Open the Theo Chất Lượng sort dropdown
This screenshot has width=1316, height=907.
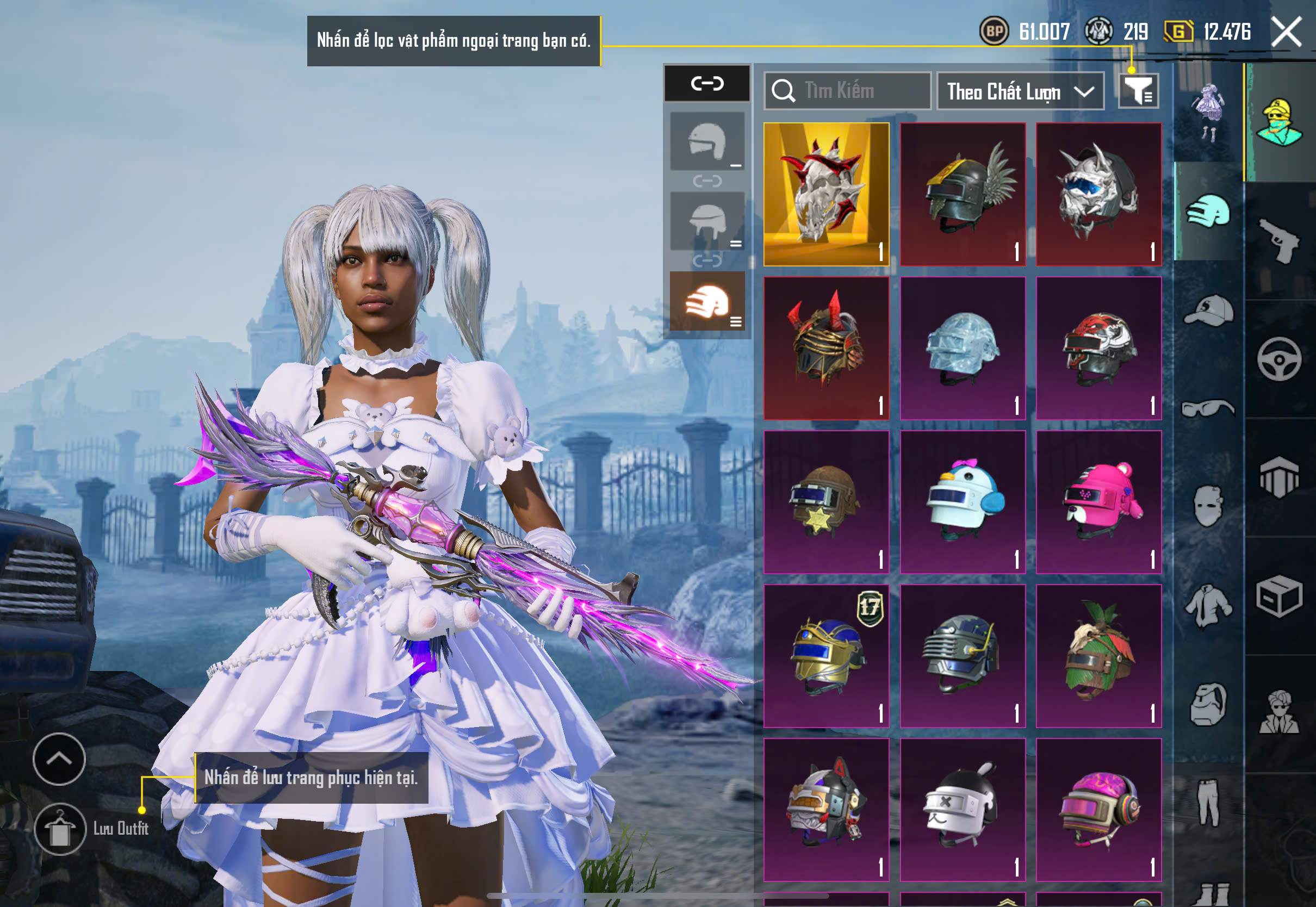click(x=1020, y=91)
